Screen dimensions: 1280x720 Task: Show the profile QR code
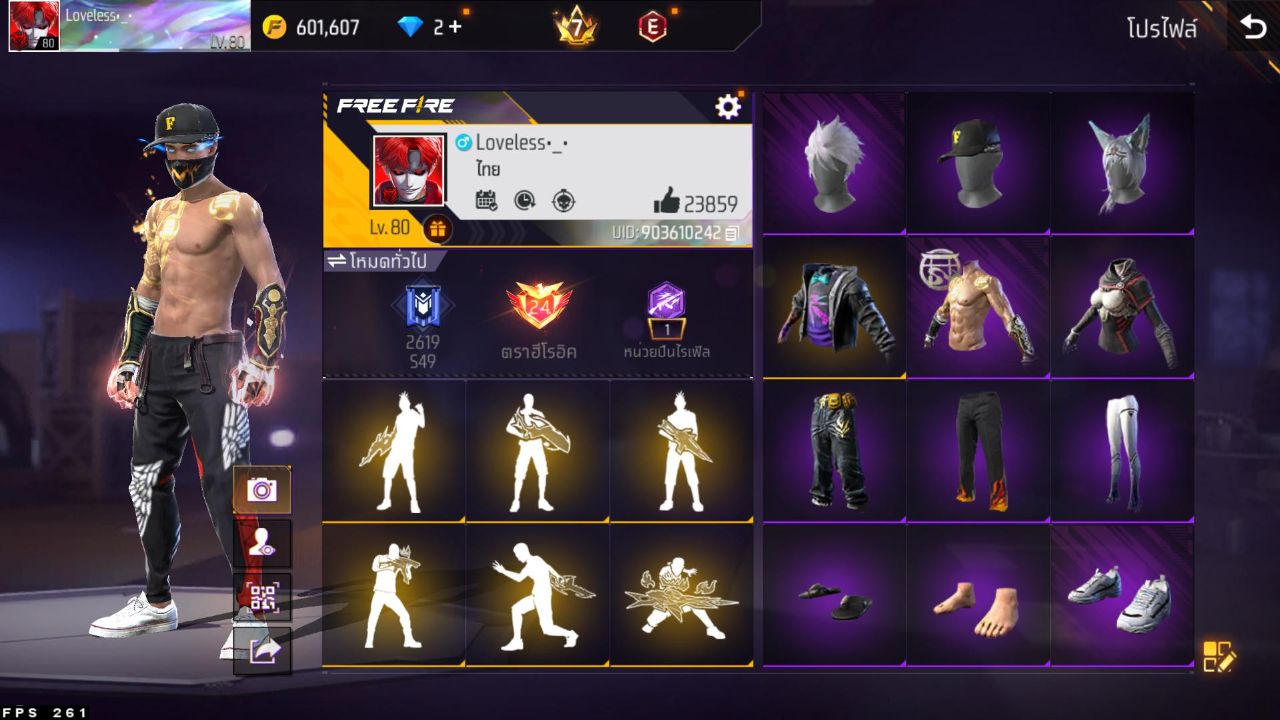(262, 598)
